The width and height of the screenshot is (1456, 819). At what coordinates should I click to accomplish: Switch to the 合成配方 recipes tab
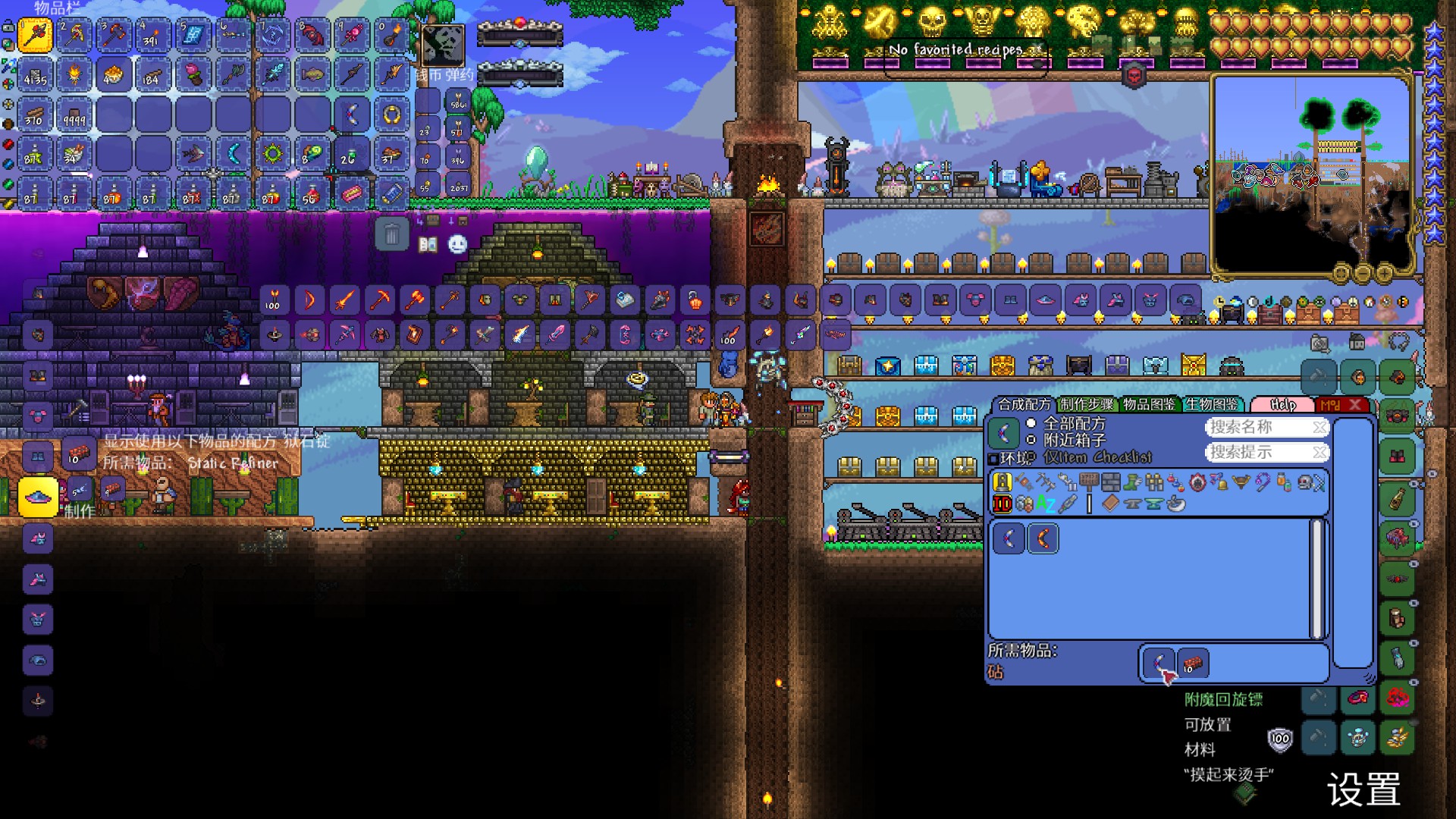1024,405
